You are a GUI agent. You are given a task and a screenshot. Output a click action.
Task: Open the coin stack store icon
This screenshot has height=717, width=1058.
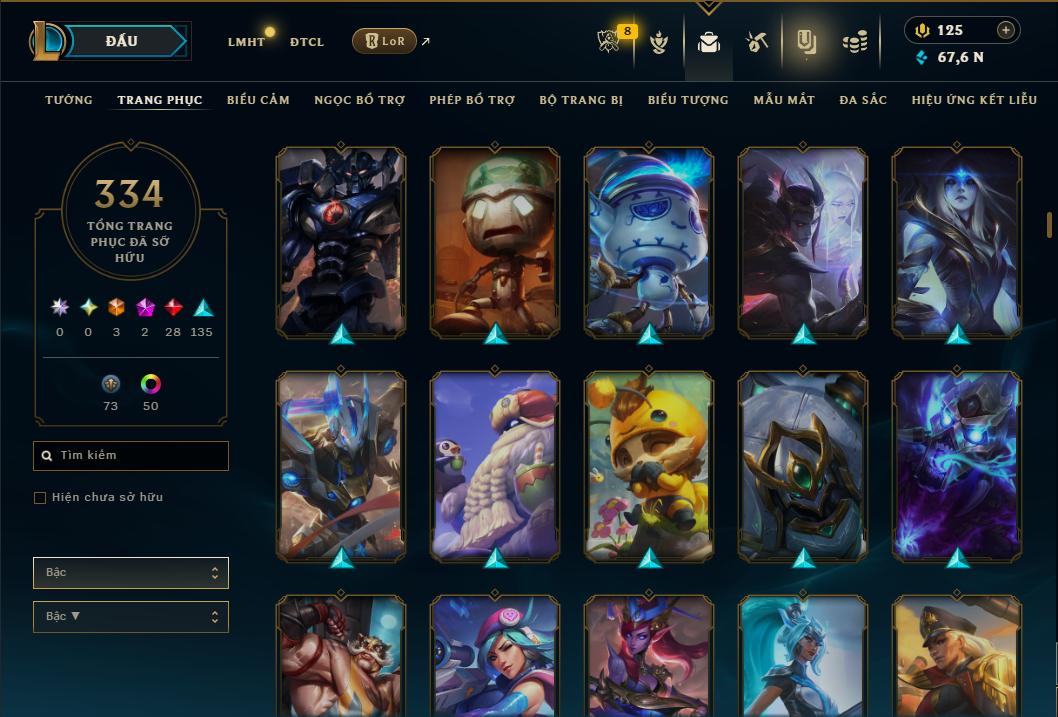click(x=854, y=42)
